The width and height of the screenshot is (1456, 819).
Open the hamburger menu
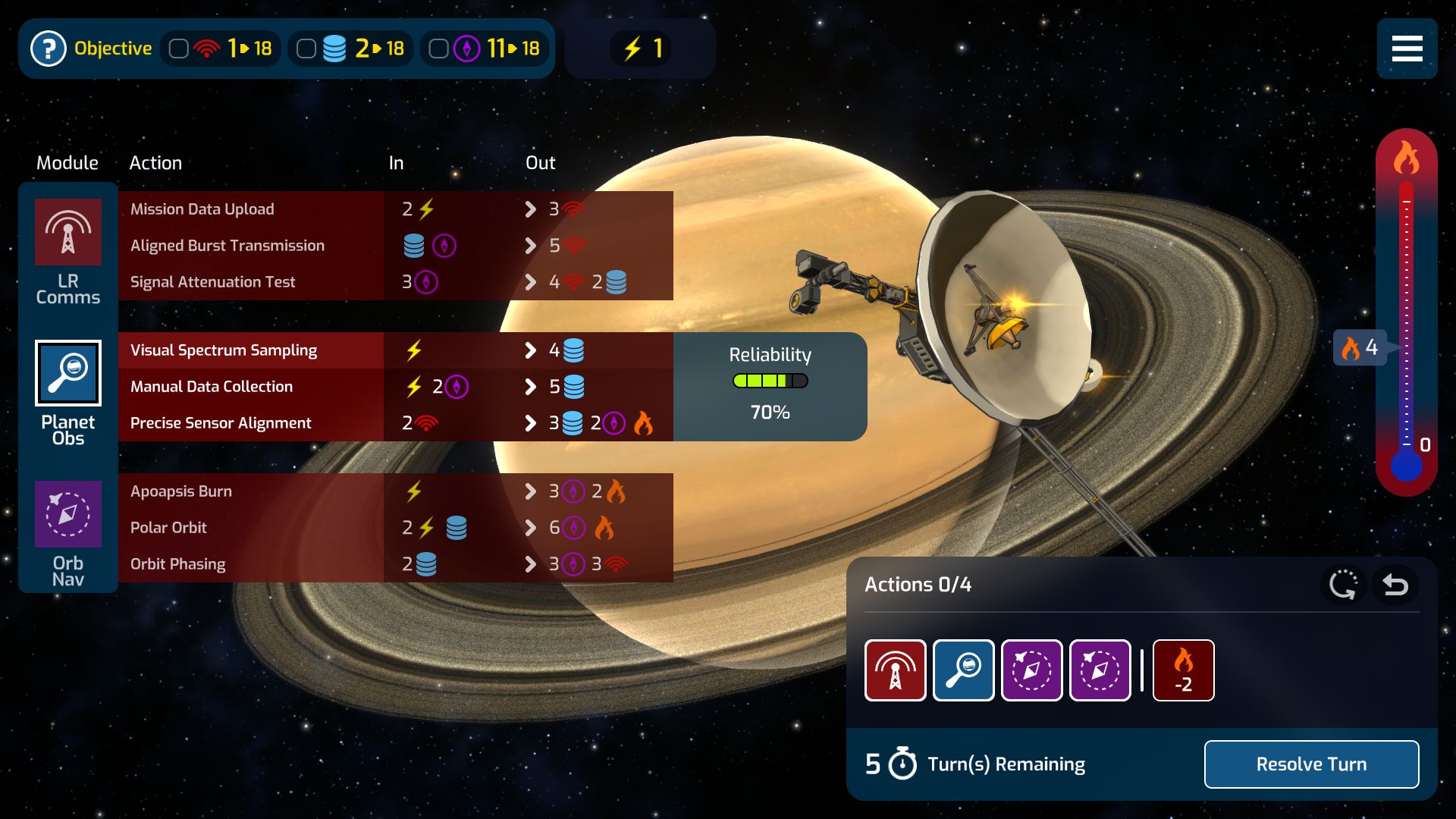pos(1407,49)
